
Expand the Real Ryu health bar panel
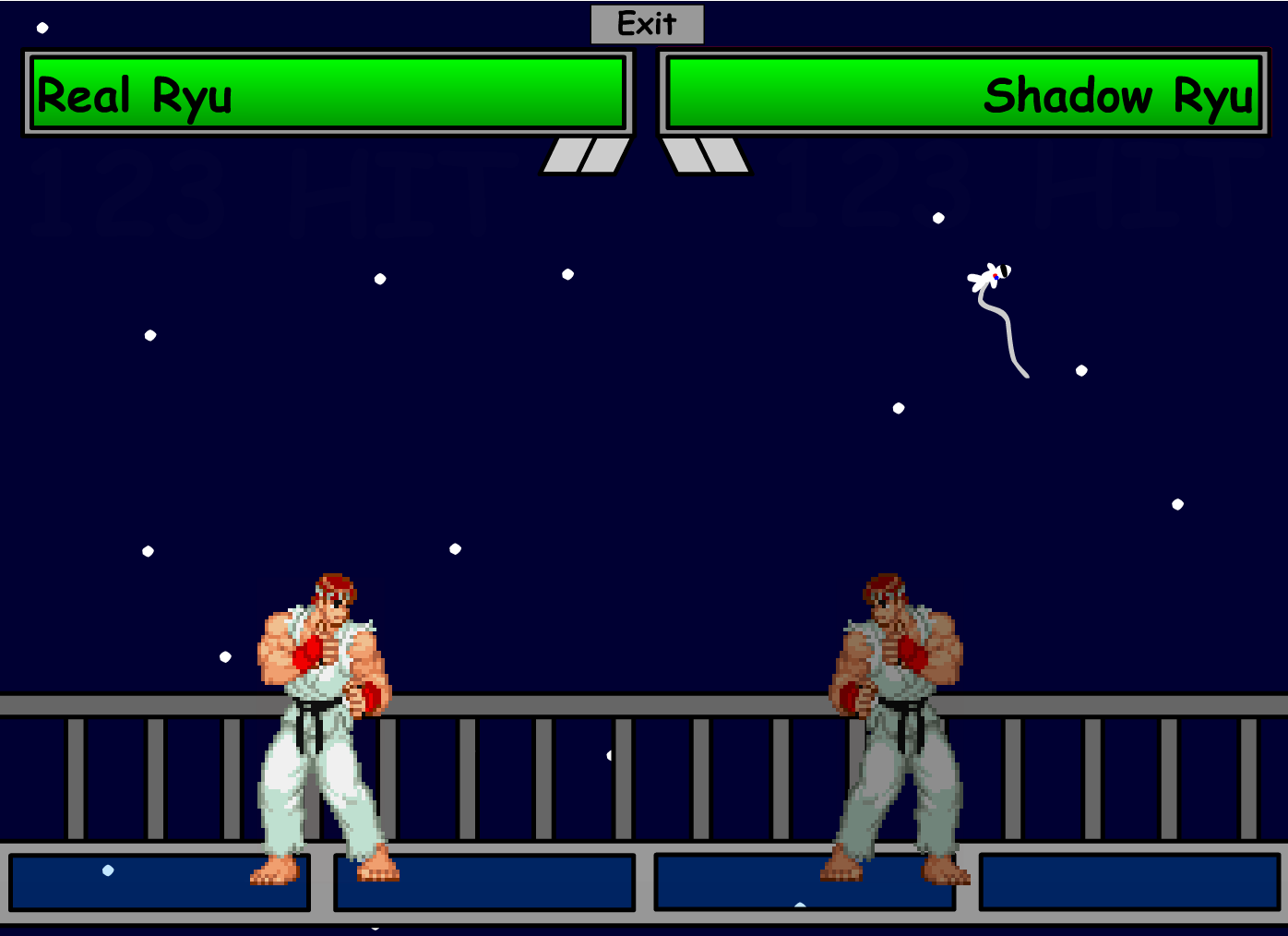tap(328, 92)
